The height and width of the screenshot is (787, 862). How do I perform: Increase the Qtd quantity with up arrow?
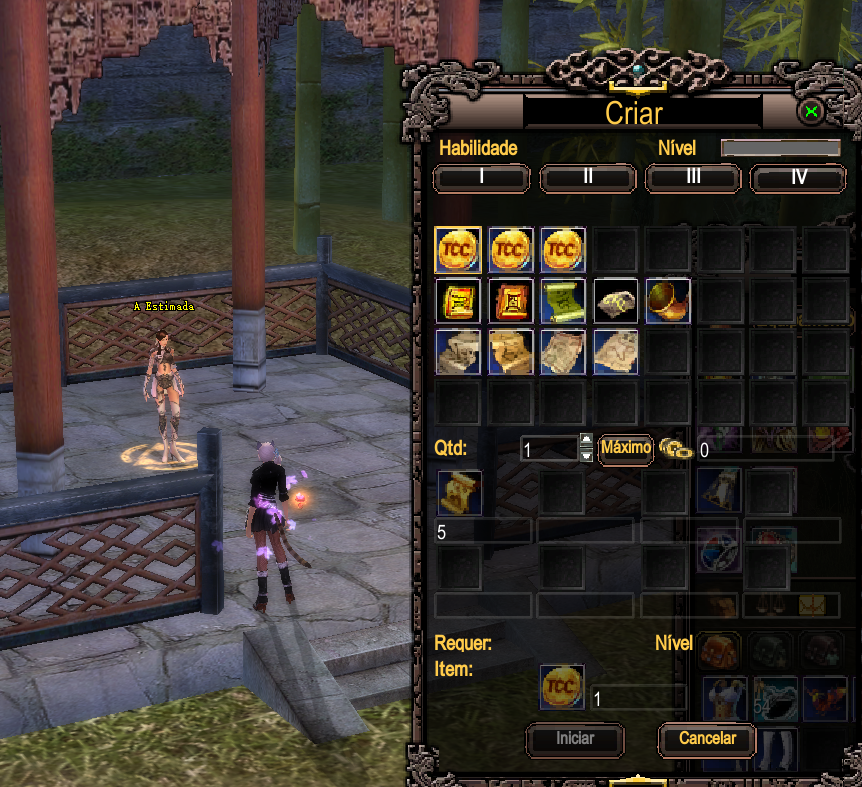tap(586, 441)
